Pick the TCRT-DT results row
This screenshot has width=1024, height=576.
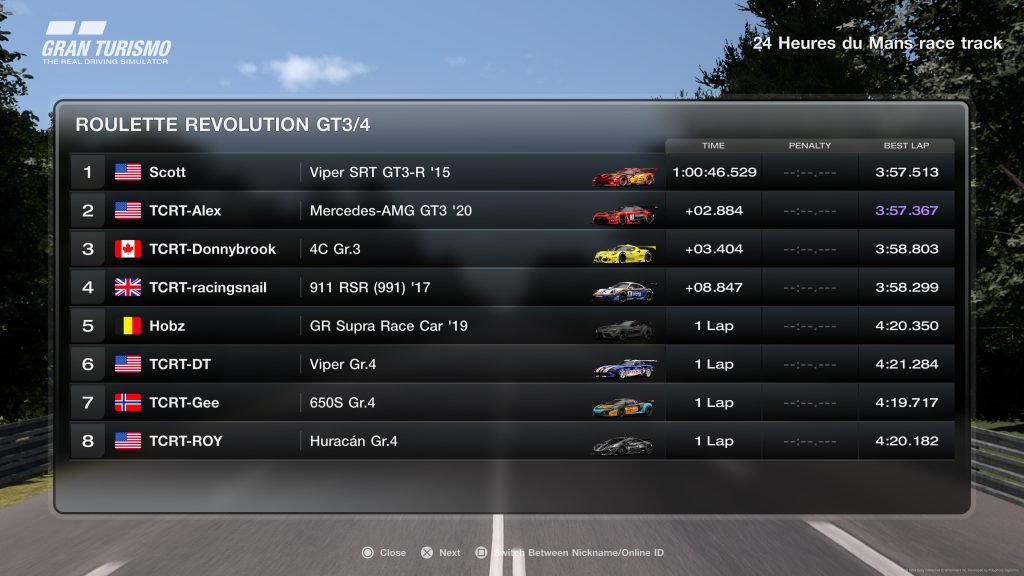point(511,364)
